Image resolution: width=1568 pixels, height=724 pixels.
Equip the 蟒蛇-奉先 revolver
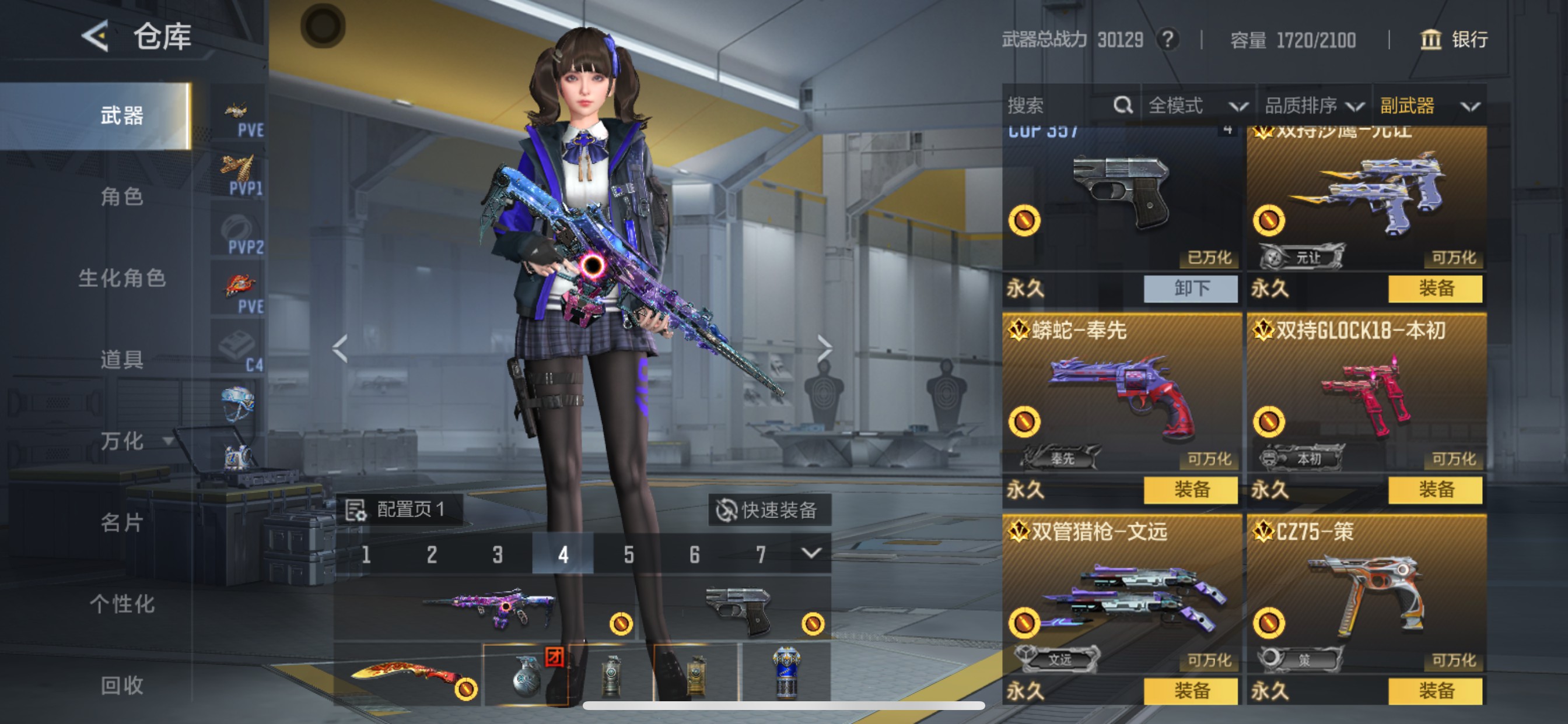(x=1191, y=490)
